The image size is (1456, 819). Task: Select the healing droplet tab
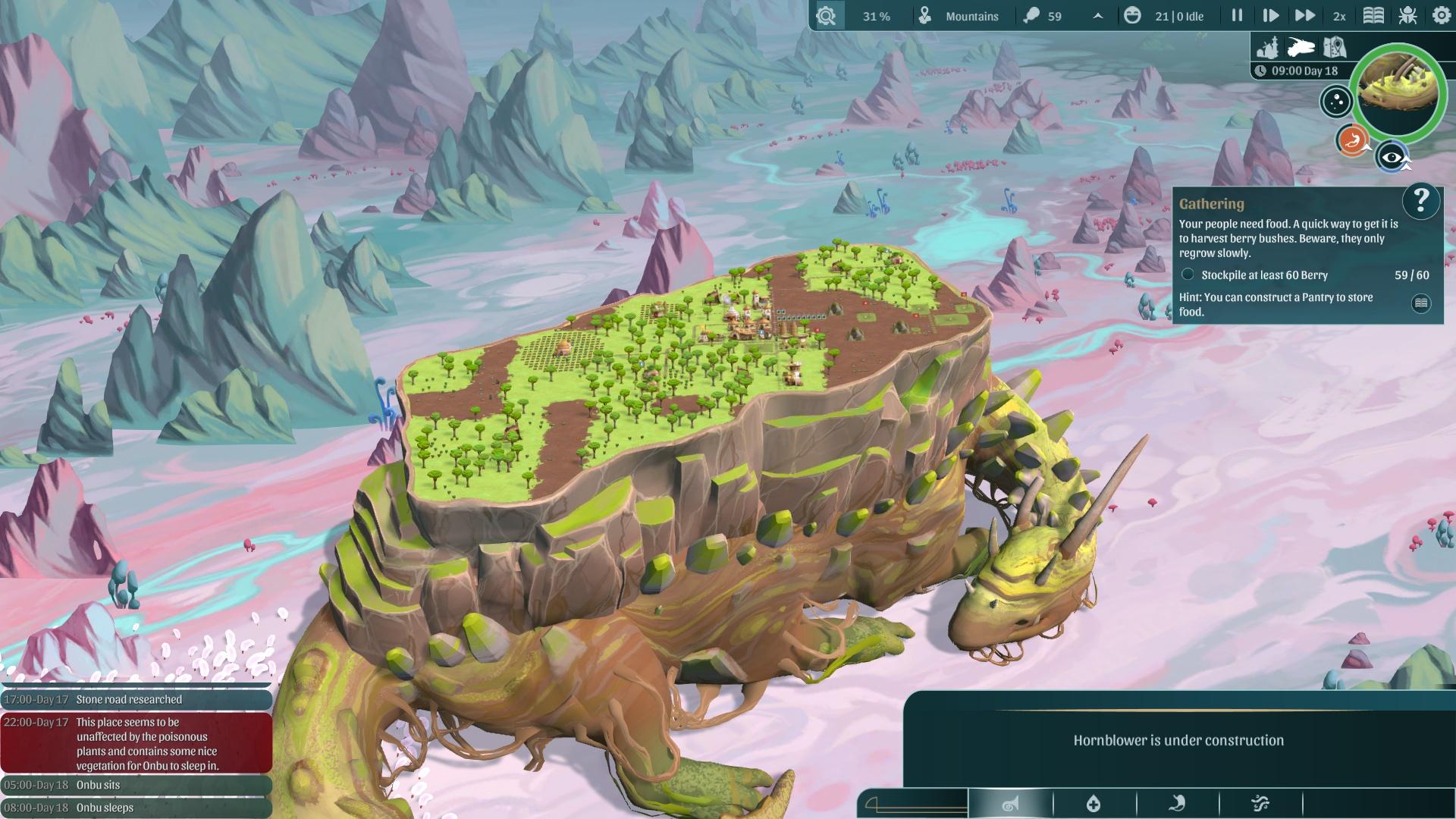1094,803
